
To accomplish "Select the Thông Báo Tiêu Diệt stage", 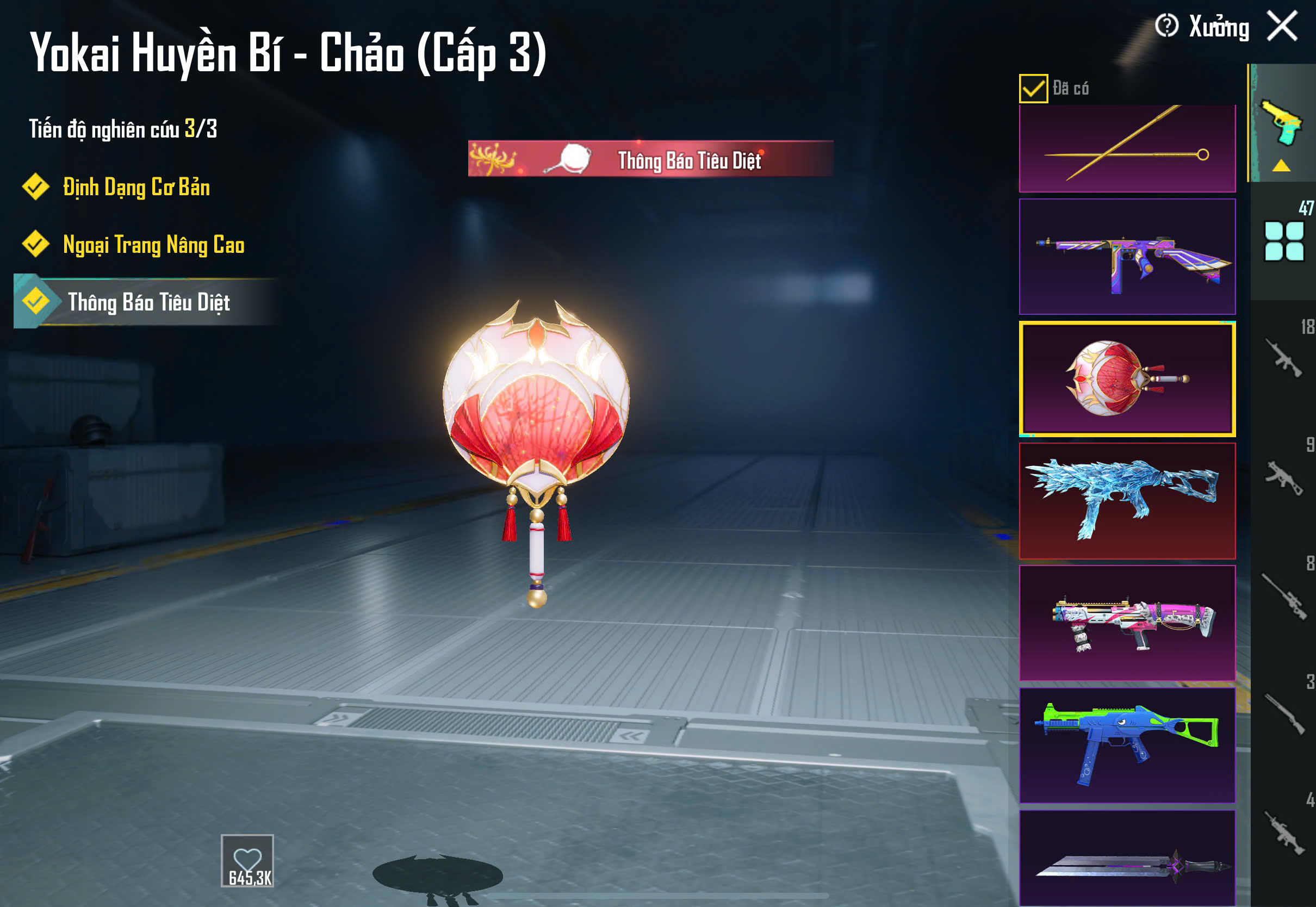I will [148, 302].
